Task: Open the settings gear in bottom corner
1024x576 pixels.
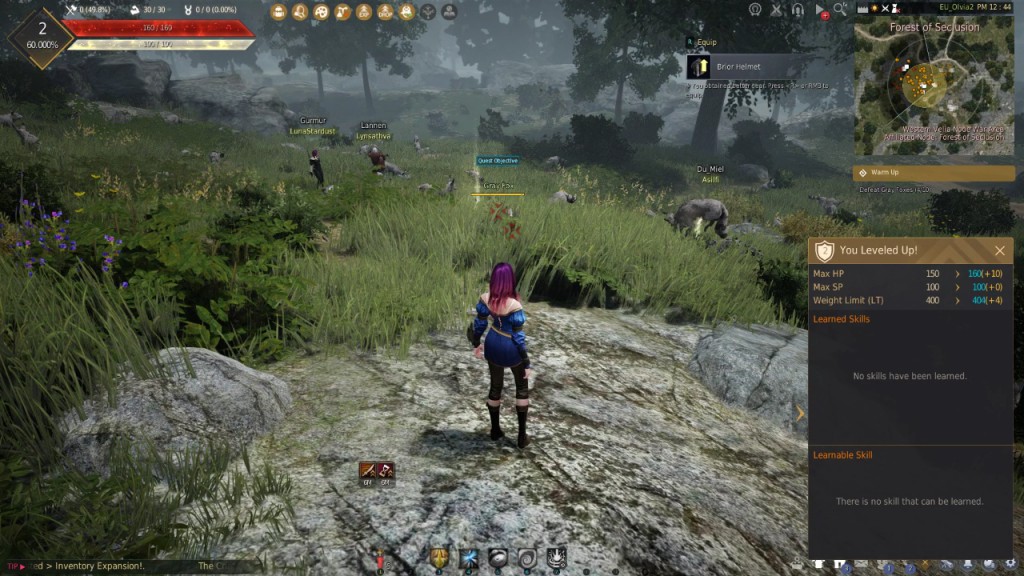Action: (x=1009, y=566)
